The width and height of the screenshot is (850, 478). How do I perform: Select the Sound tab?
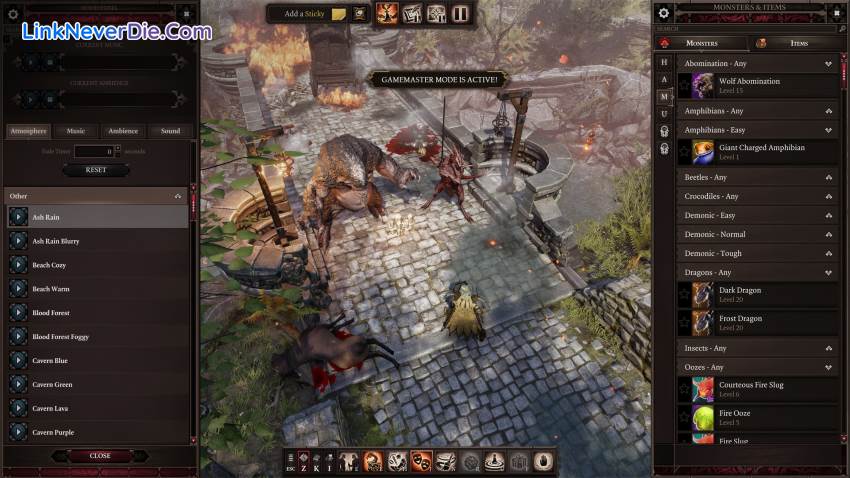point(170,131)
